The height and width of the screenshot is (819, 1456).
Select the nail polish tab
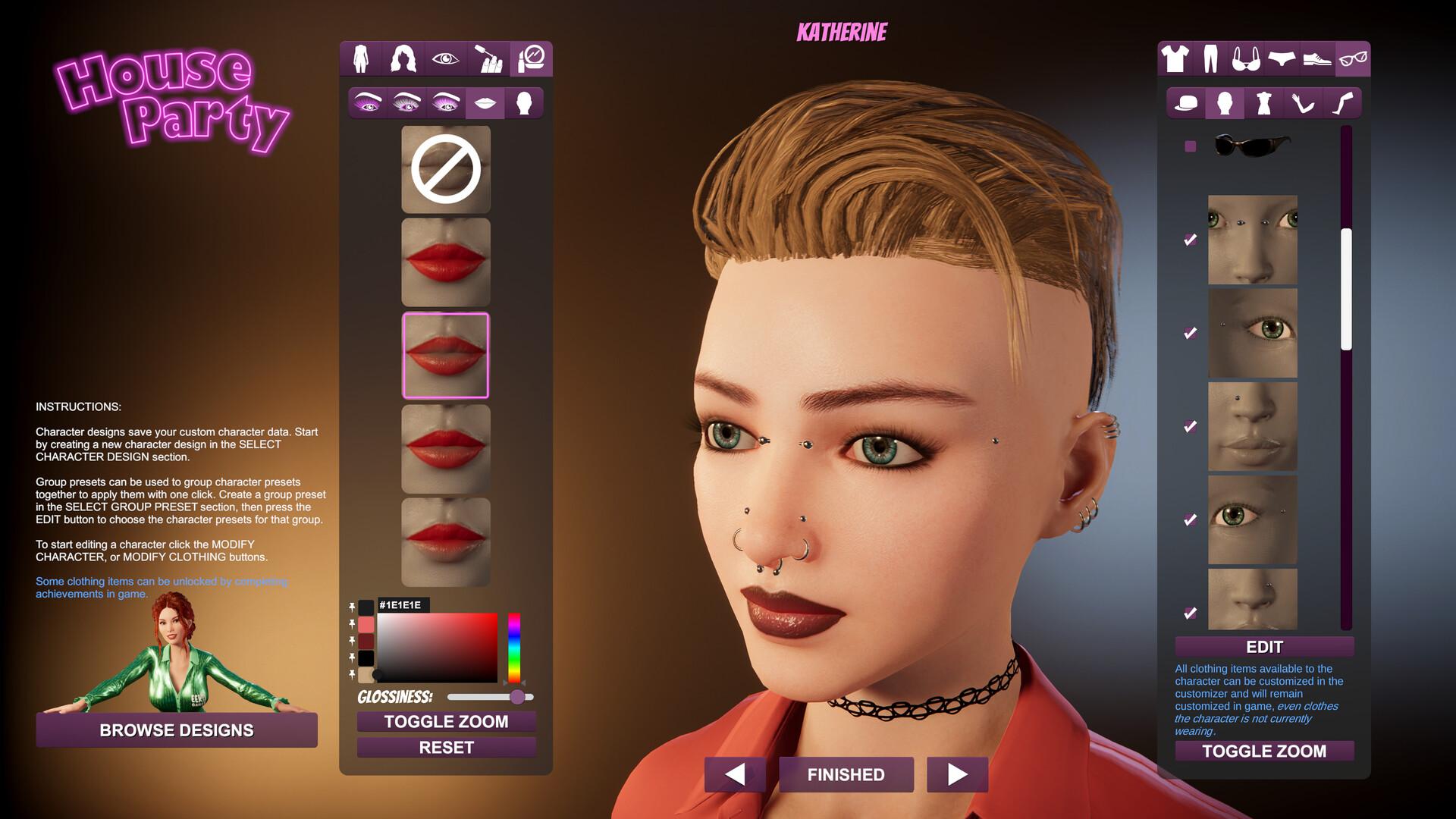click(488, 59)
